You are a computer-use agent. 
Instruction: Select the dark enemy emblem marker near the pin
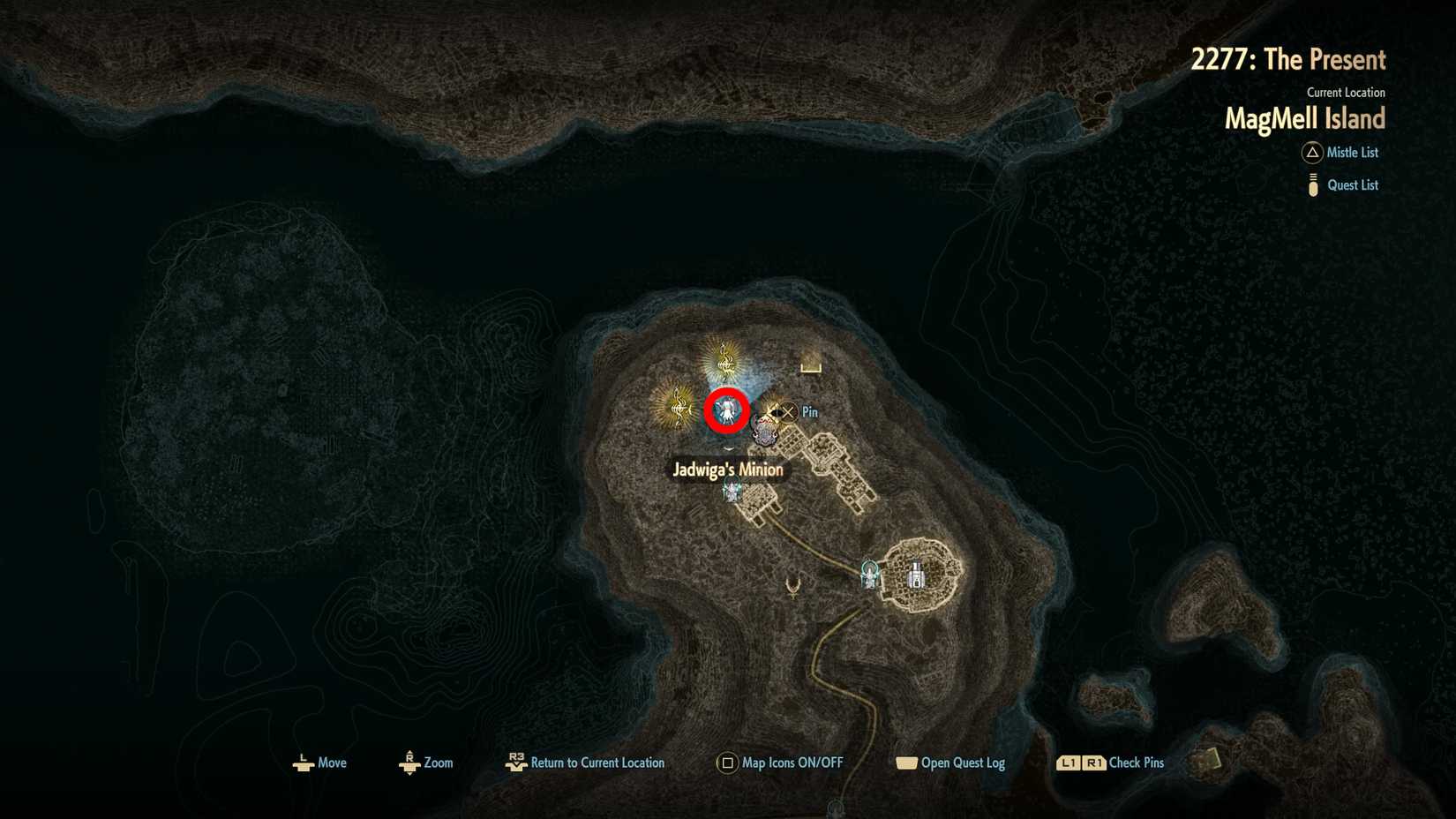(x=763, y=434)
